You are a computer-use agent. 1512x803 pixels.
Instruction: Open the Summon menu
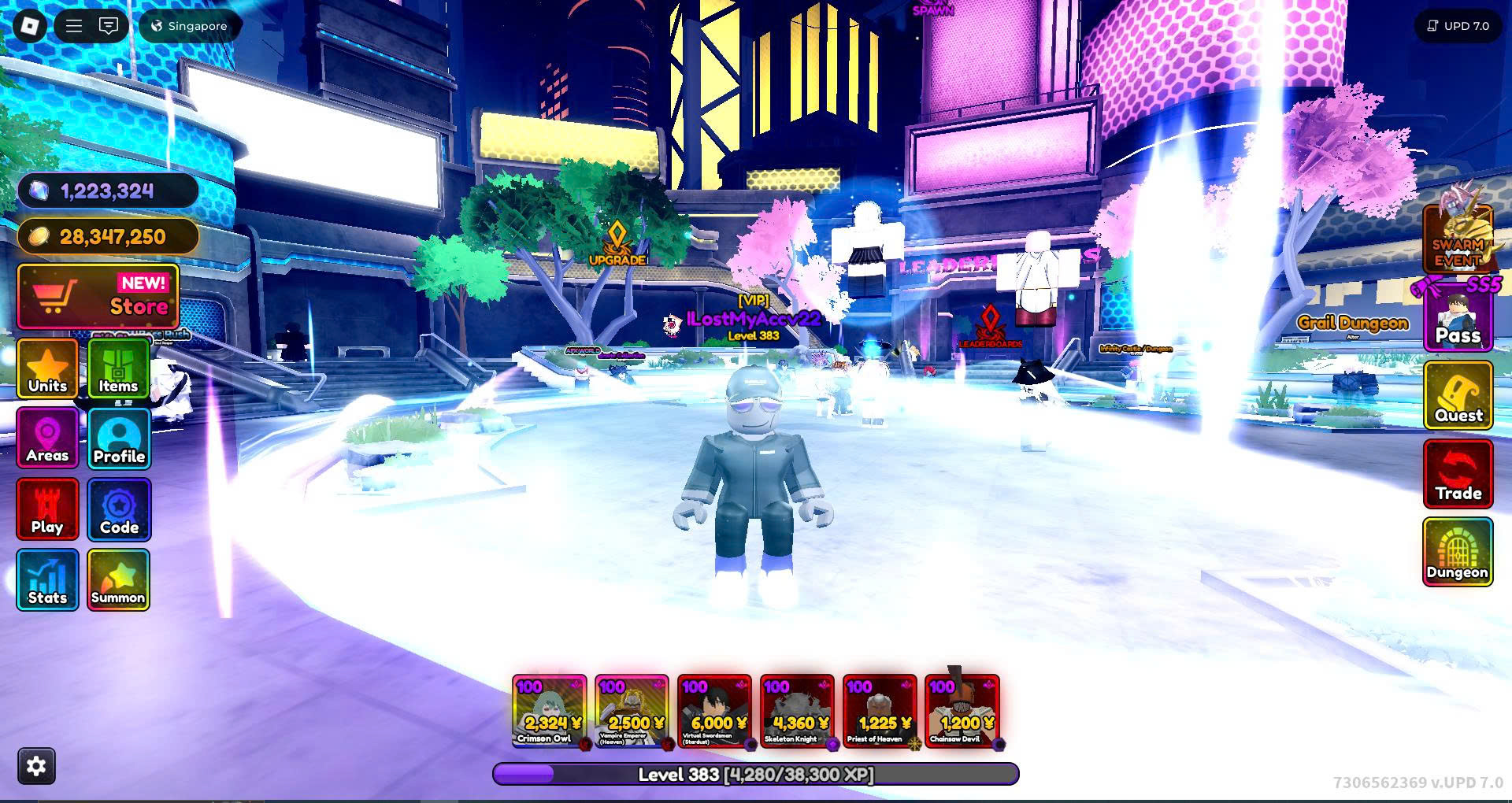click(x=118, y=580)
